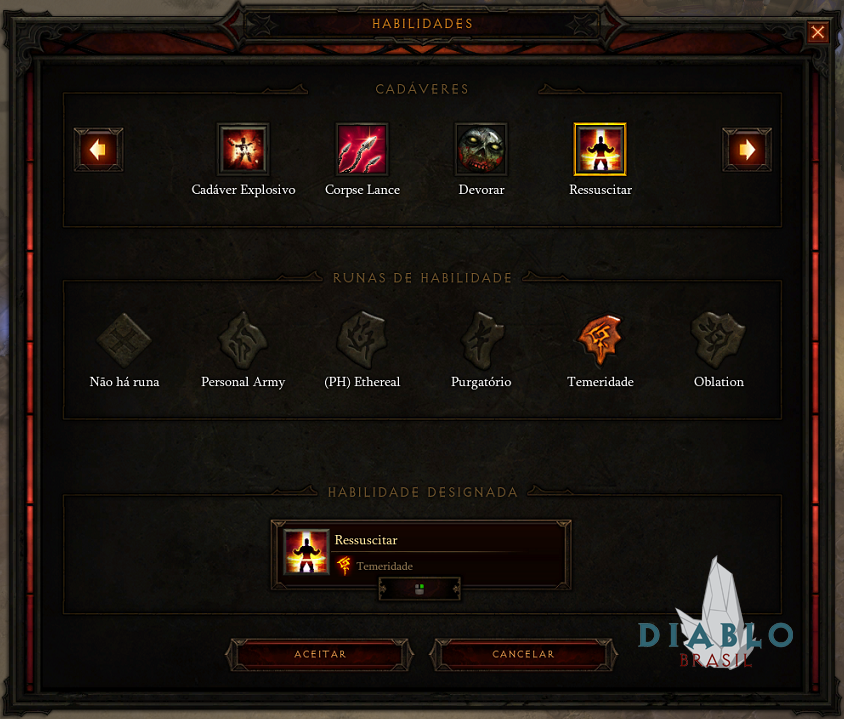The width and height of the screenshot is (844, 719).
Task: Click the assigned Ressuscitar skill slot
Action: [x=421, y=551]
